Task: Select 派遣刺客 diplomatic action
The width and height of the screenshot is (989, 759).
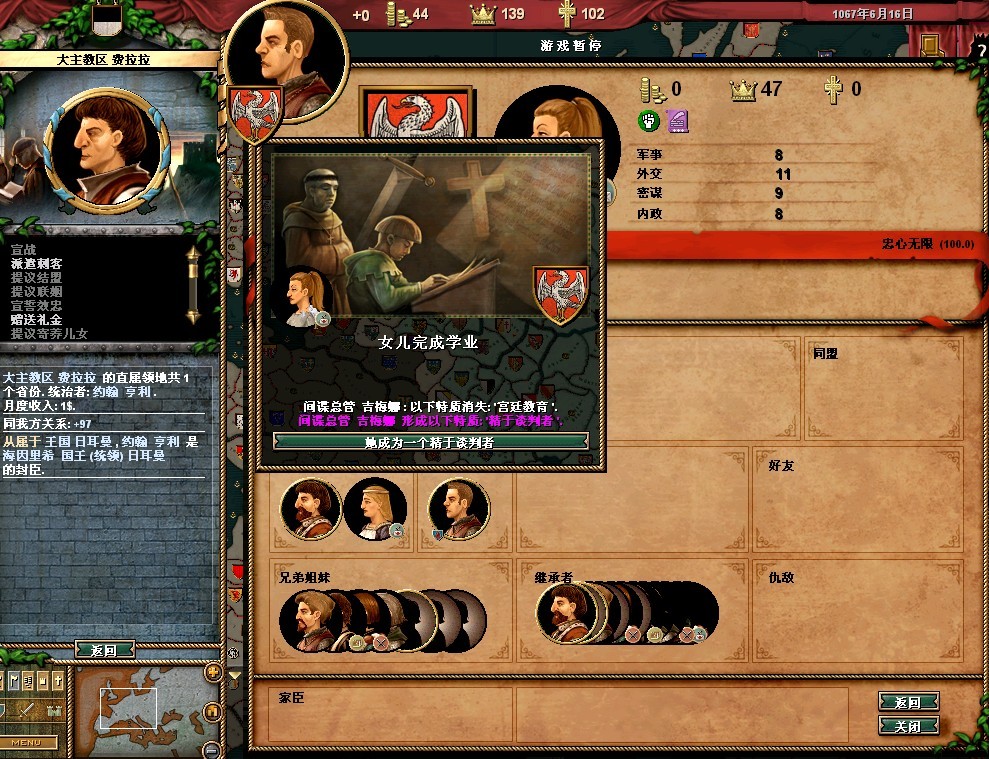Action: [x=36, y=263]
